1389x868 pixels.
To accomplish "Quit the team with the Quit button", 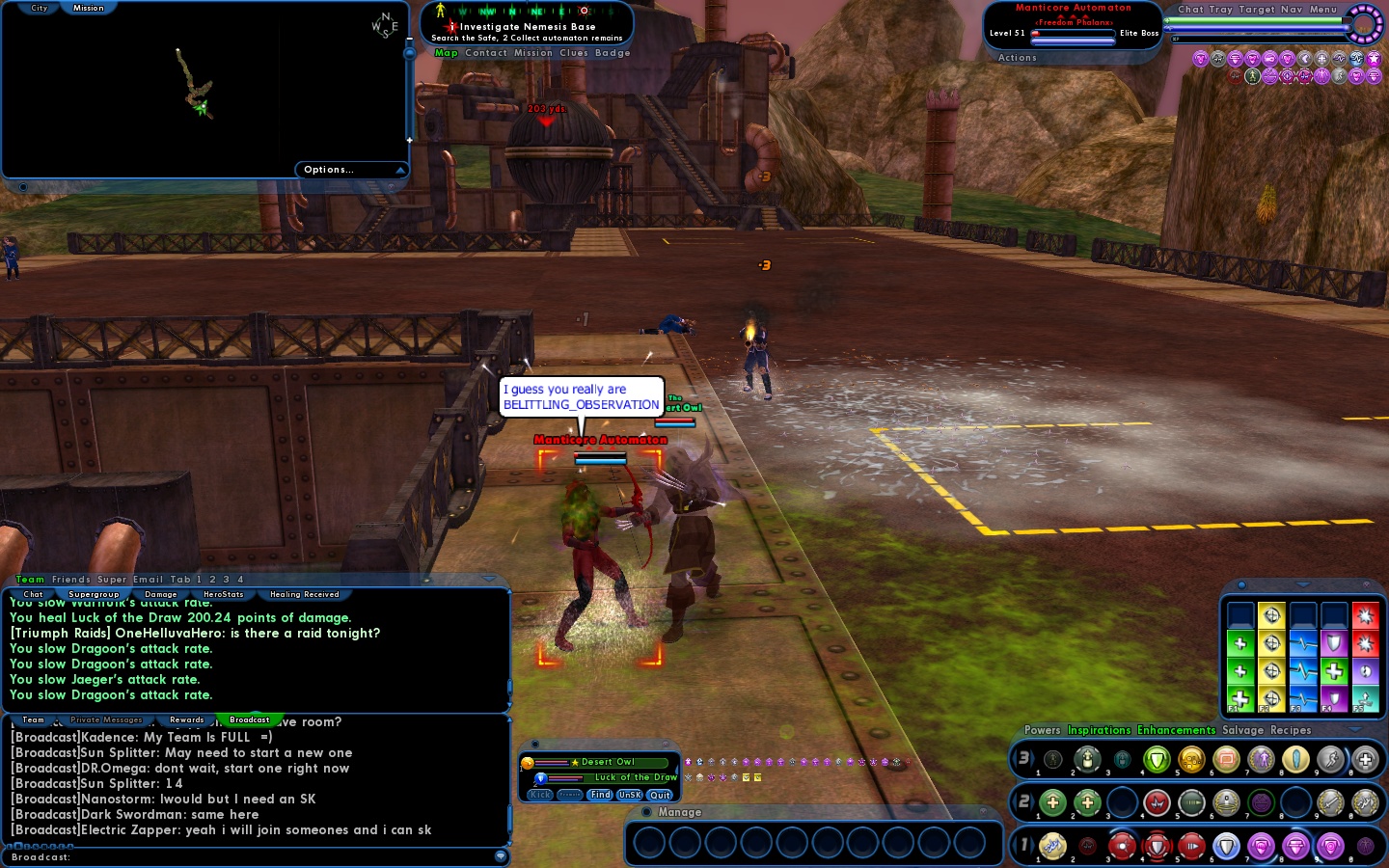I will (x=660, y=795).
